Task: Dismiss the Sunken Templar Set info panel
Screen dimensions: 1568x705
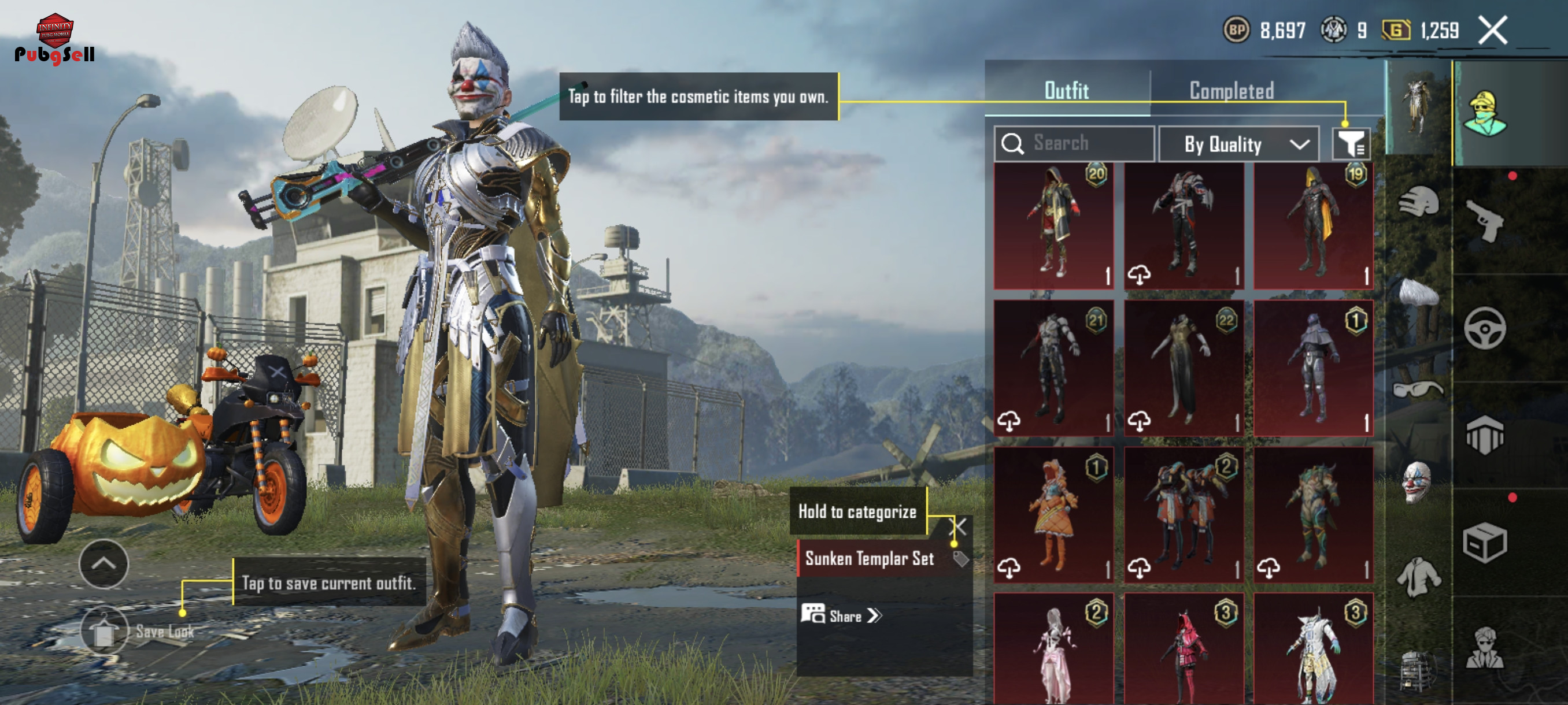Action: (957, 527)
